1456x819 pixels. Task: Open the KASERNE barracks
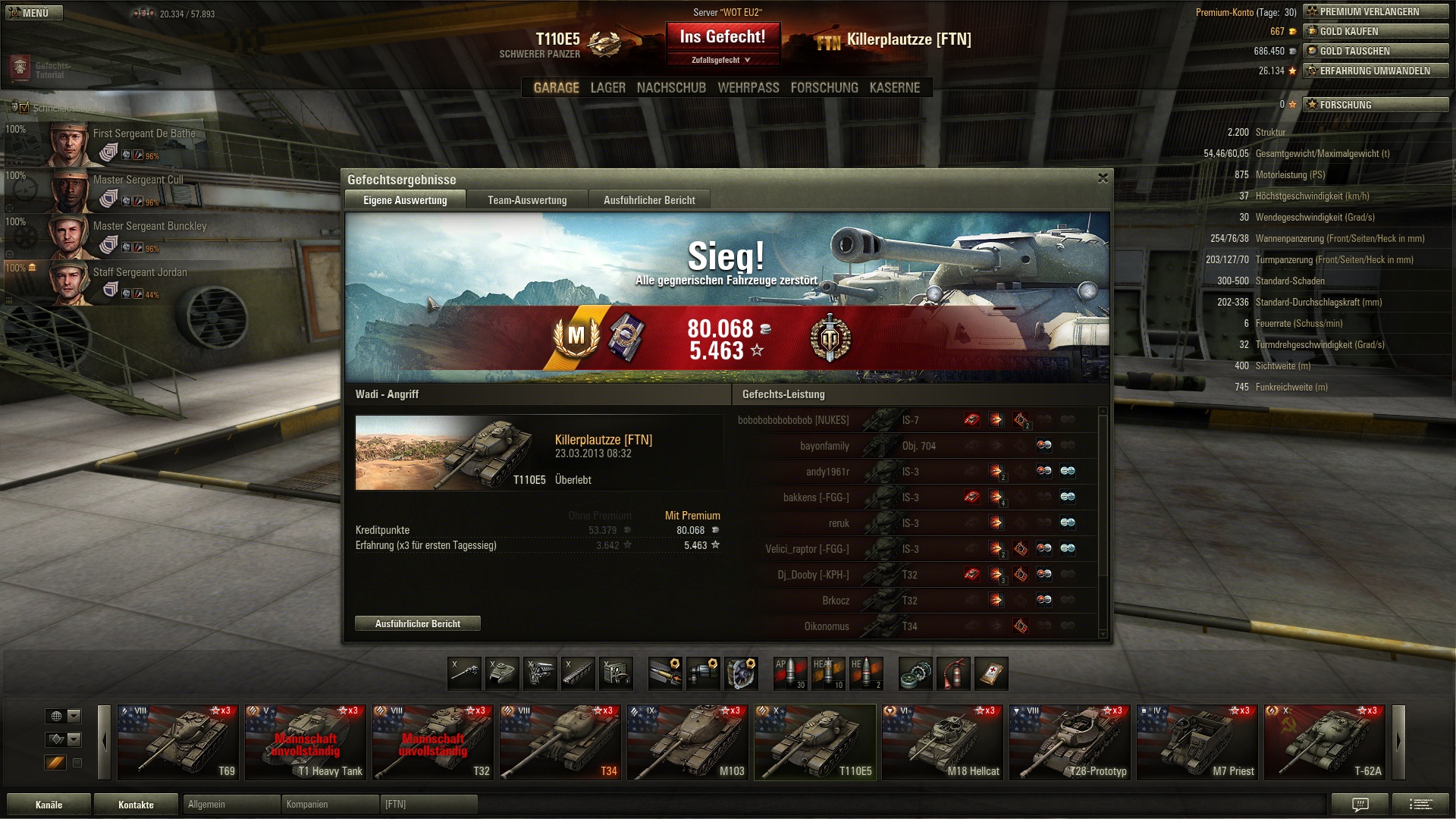(x=894, y=88)
